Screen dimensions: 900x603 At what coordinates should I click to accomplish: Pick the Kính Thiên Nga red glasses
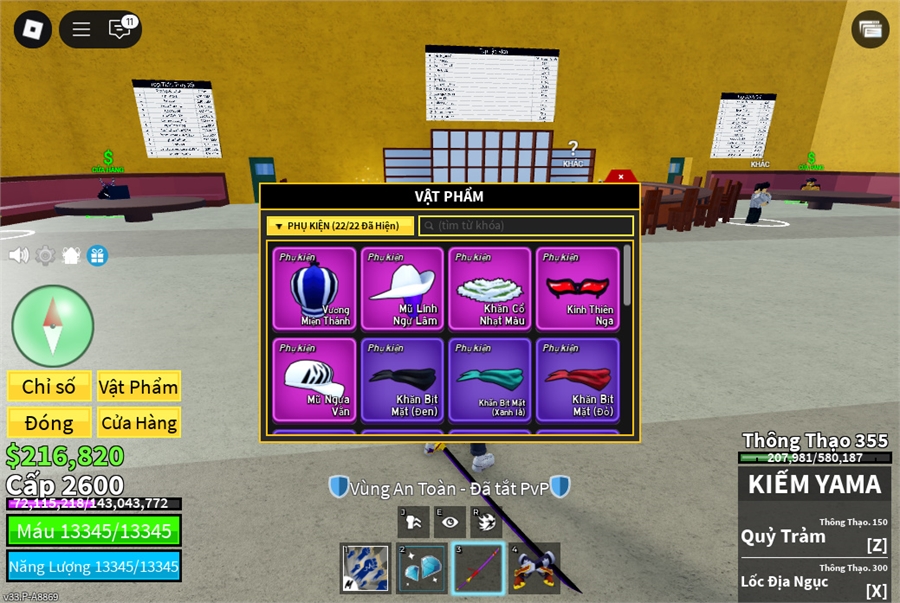coord(577,288)
